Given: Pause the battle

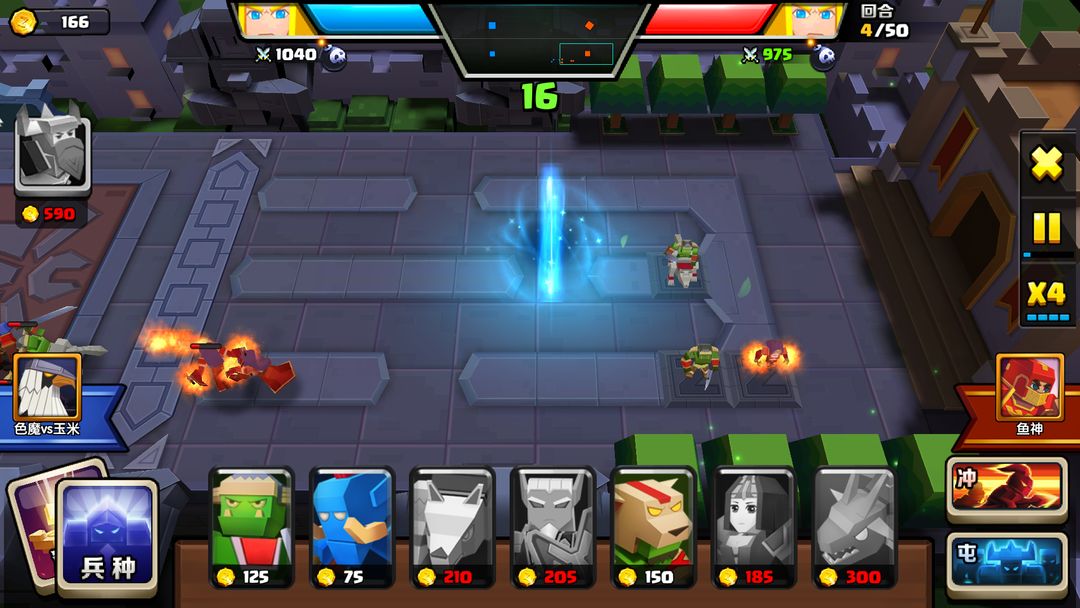Looking at the screenshot, I should (x=1046, y=229).
